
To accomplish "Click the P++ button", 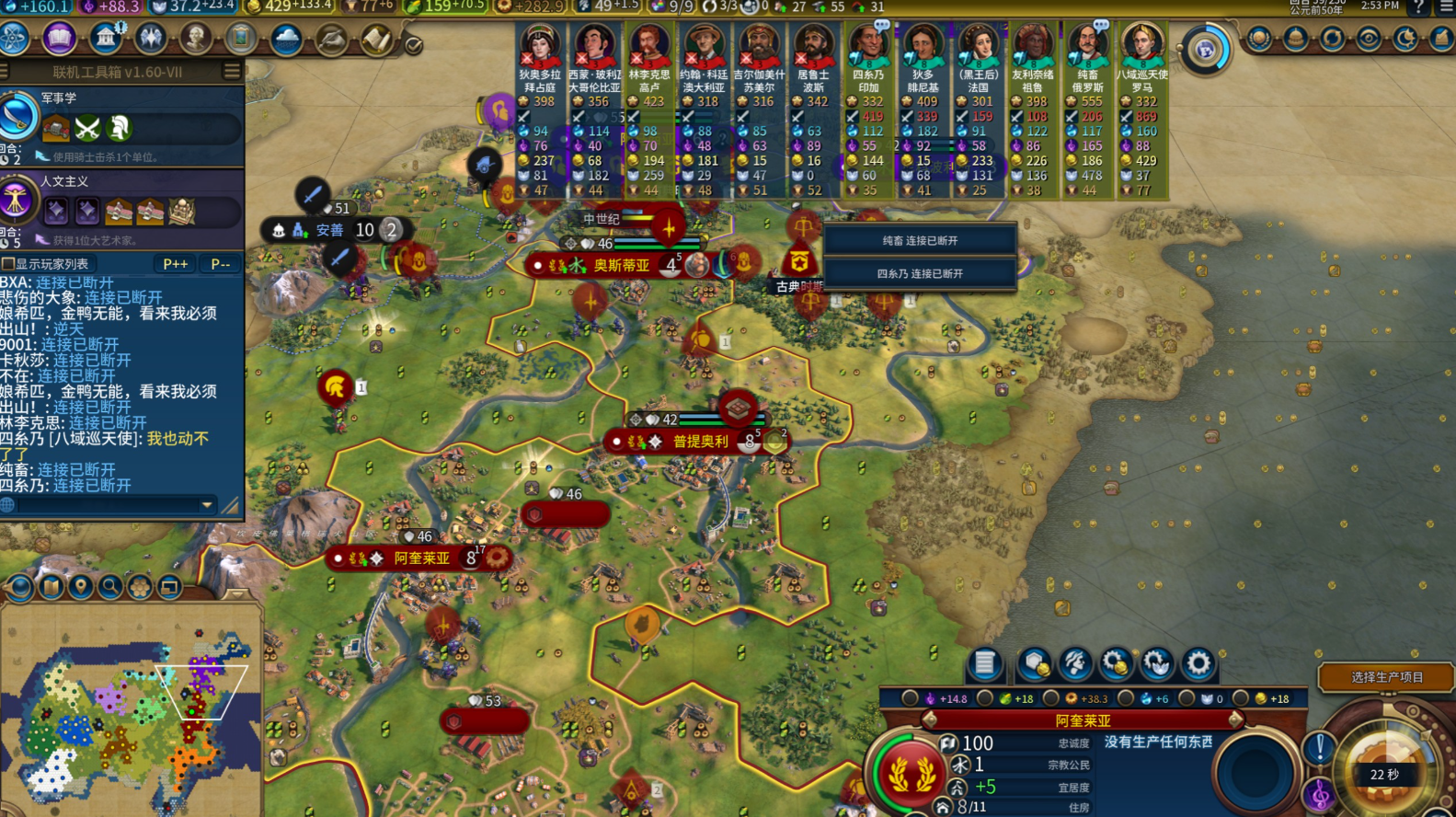I will [x=175, y=264].
